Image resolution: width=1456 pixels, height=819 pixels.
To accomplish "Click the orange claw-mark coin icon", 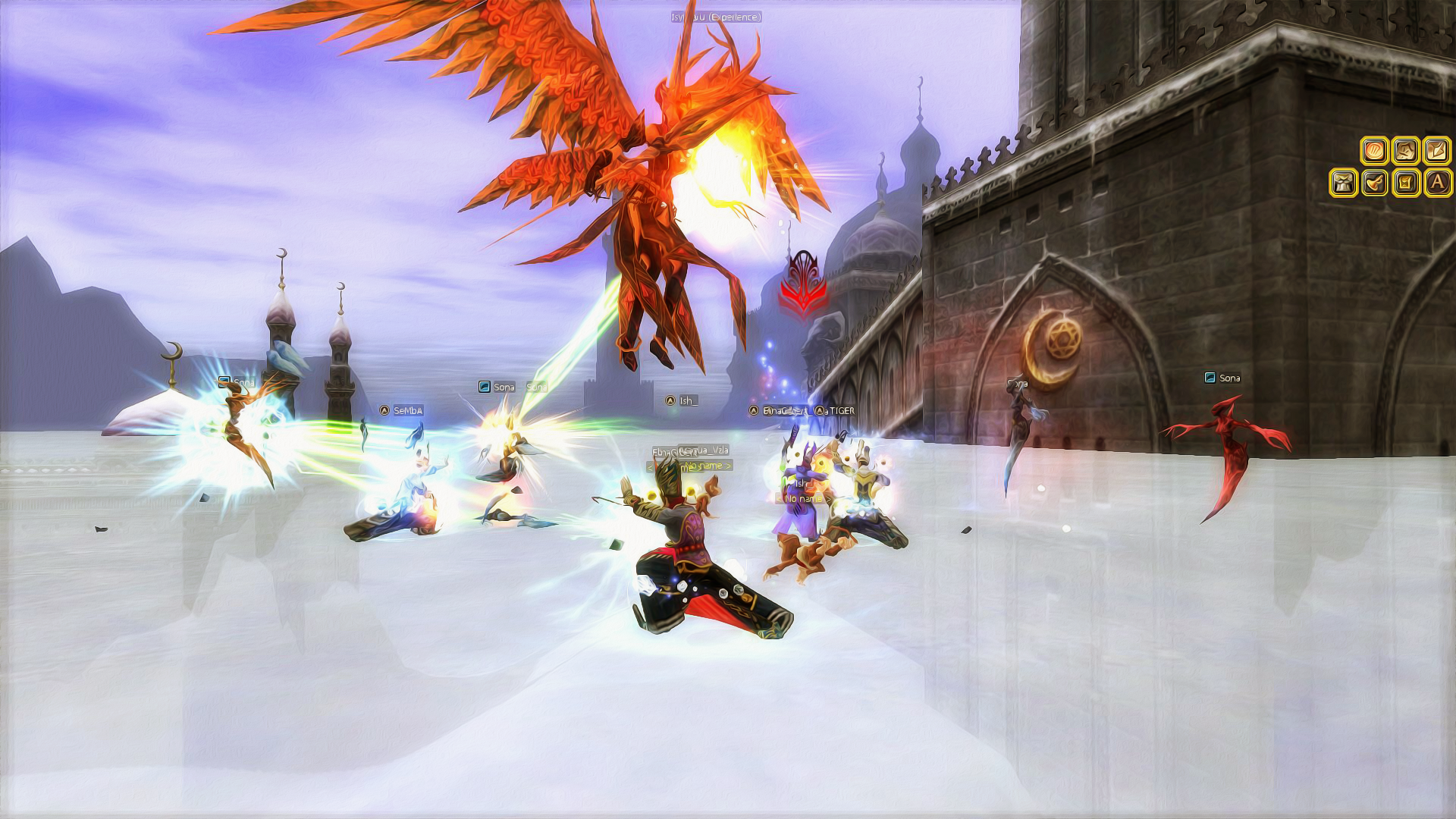I will click(x=1374, y=151).
